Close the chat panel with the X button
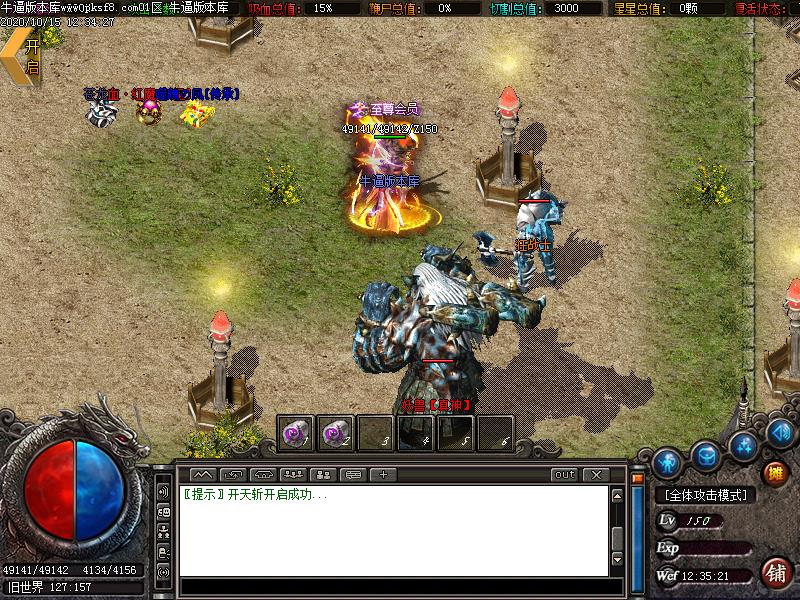 tap(596, 474)
